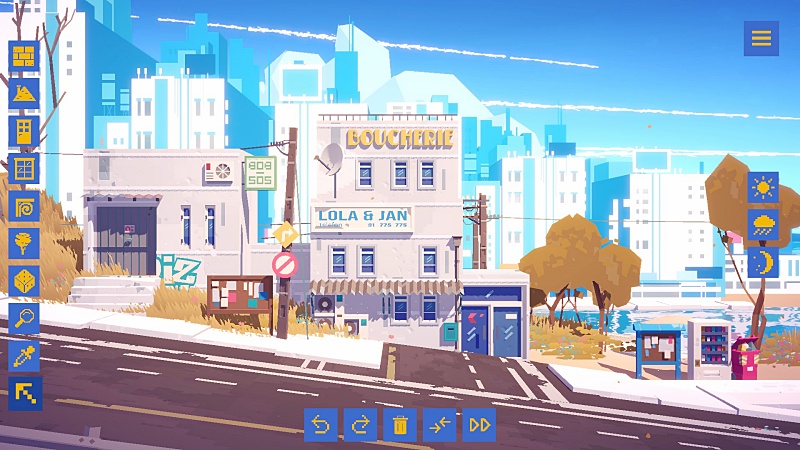Pick the eyedropper color tool
Screen dimensions: 800x450
[x=24, y=356]
